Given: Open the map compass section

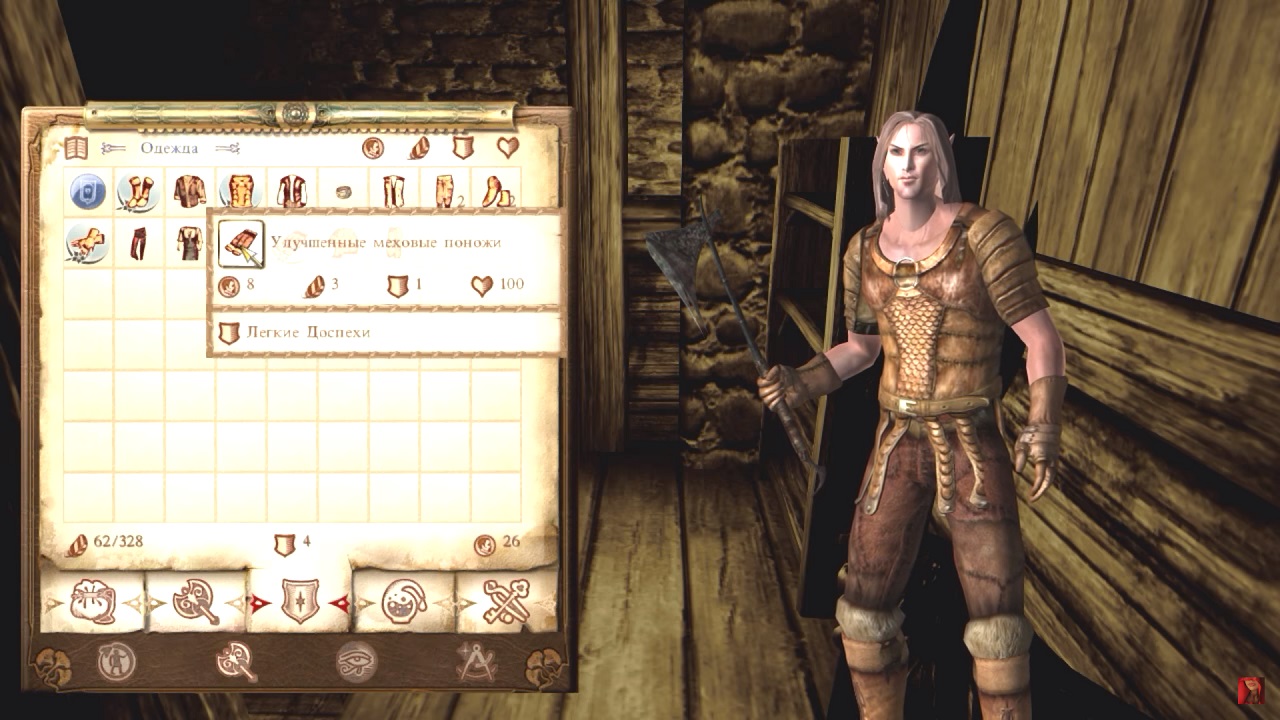Looking at the screenshot, I should 476,662.
